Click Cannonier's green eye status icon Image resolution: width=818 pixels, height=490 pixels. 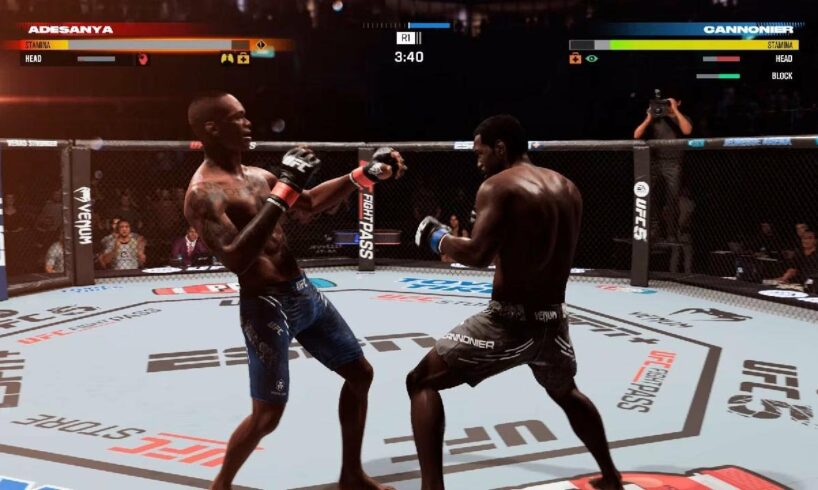[591, 59]
